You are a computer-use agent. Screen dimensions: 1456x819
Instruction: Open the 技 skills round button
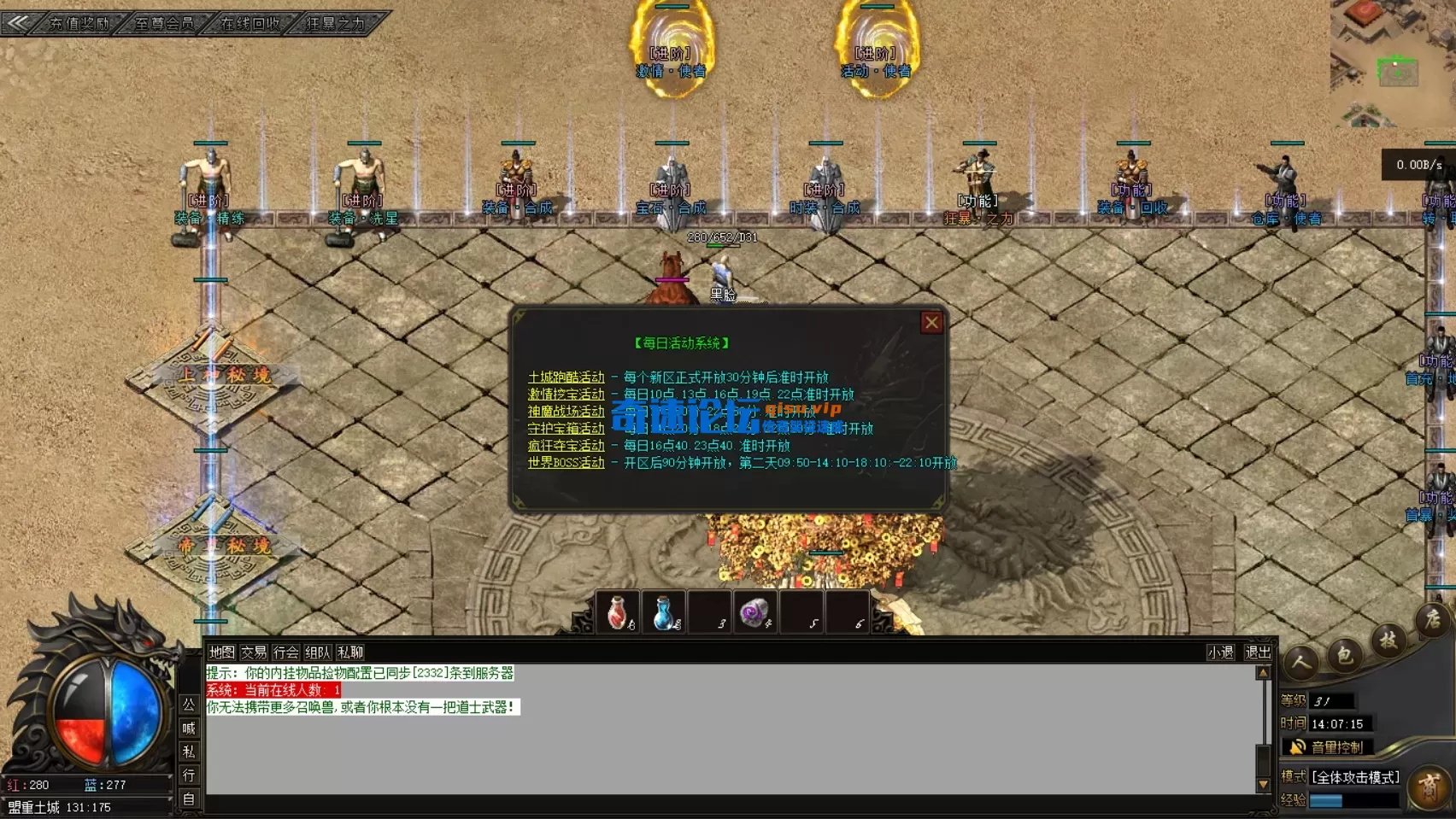coord(1388,640)
